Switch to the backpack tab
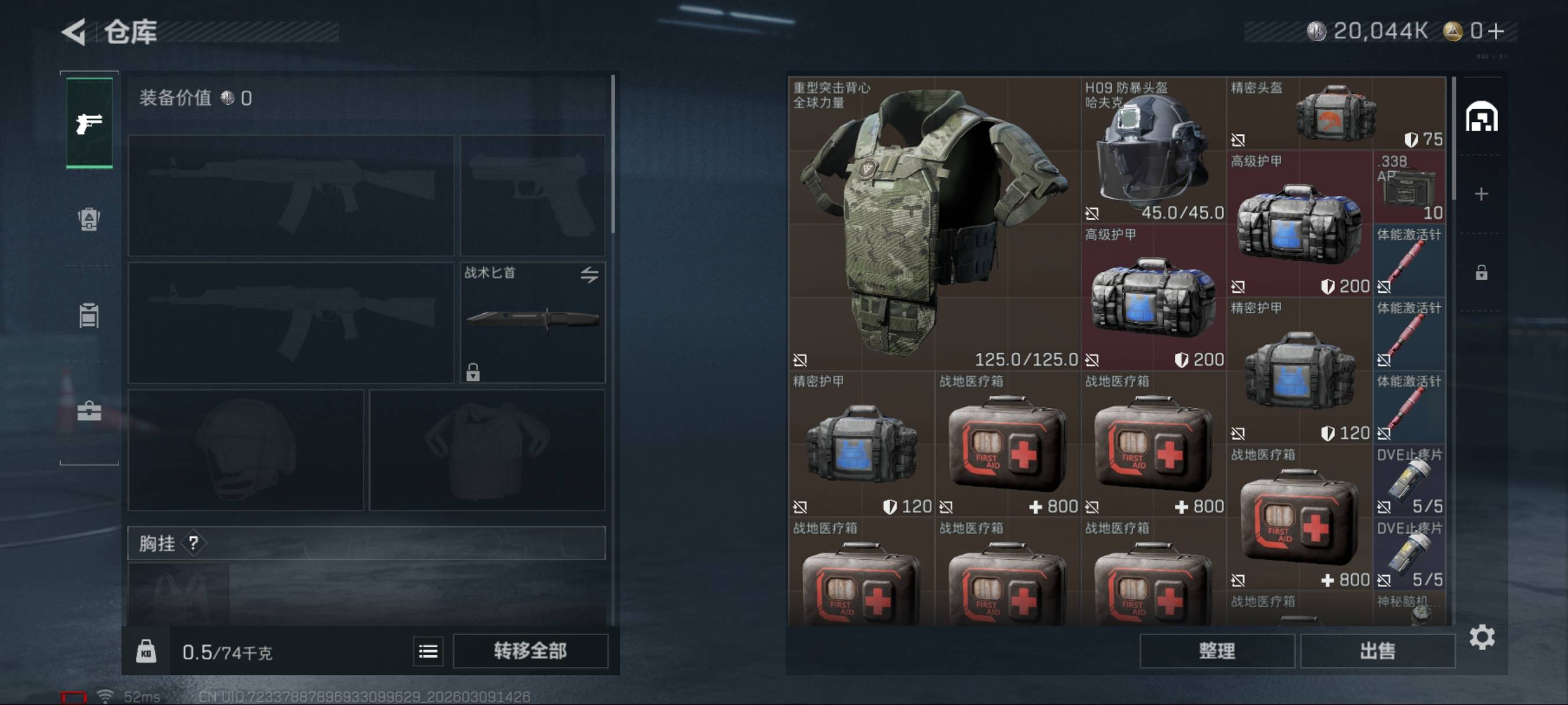Image resolution: width=1568 pixels, height=705 pixels. 89,219
